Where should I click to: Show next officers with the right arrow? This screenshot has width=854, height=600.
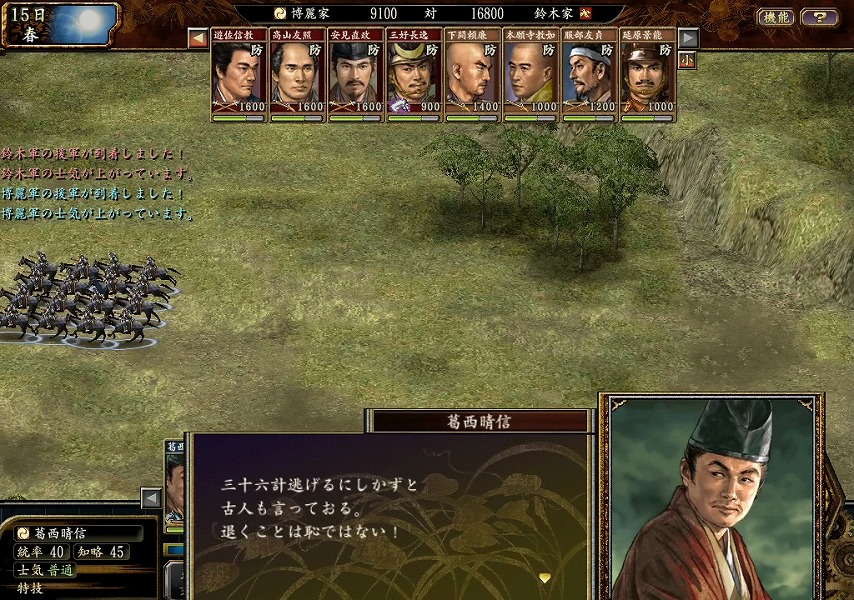688,38
